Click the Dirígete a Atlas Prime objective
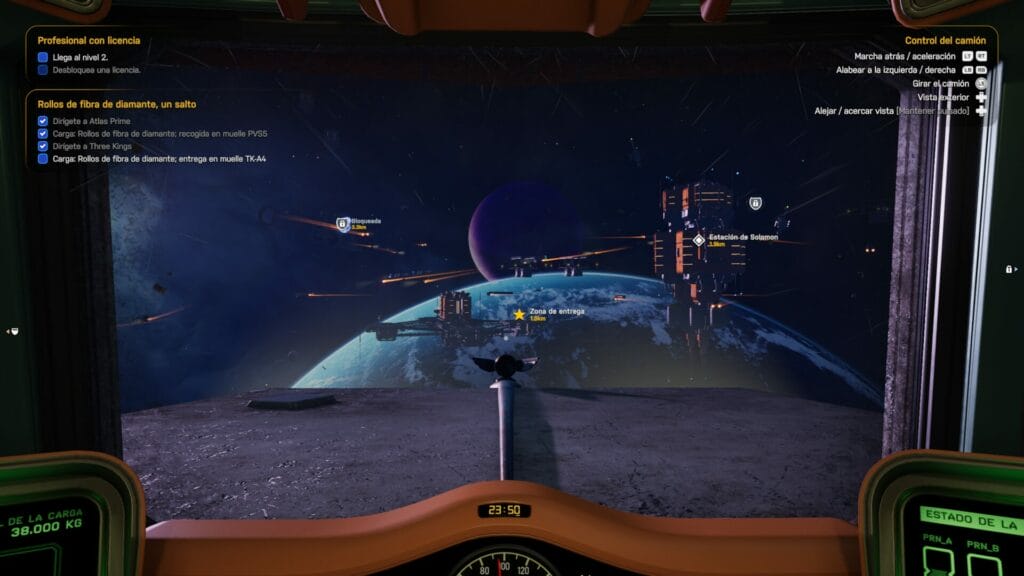 point(90,121)
